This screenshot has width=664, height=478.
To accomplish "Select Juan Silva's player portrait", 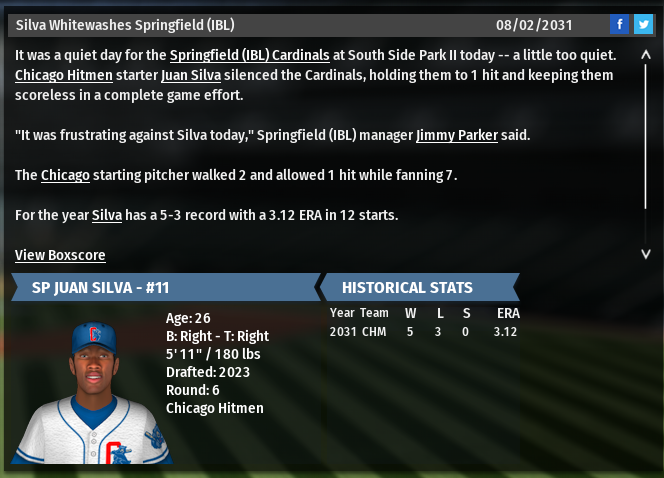I will 92,392.
